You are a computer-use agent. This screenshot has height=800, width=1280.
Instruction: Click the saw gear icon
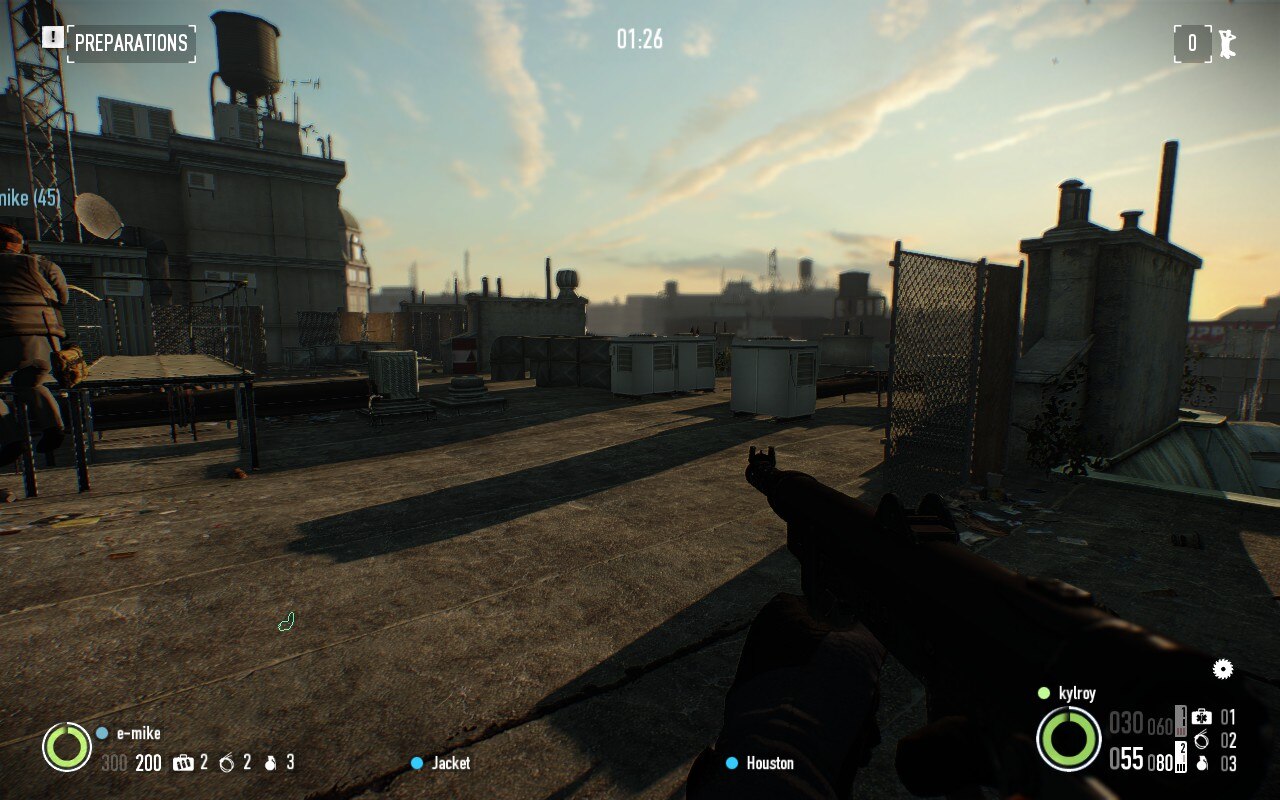1222,669
